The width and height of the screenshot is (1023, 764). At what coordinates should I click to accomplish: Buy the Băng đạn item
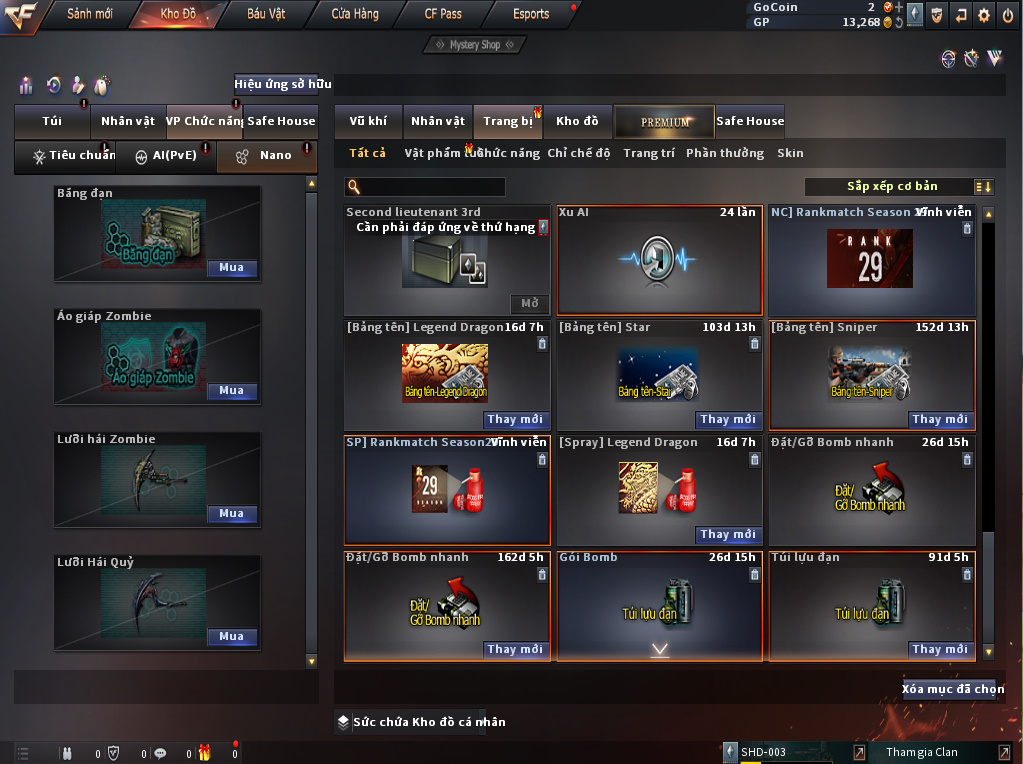pyautogui.click(x=232, y=268)
